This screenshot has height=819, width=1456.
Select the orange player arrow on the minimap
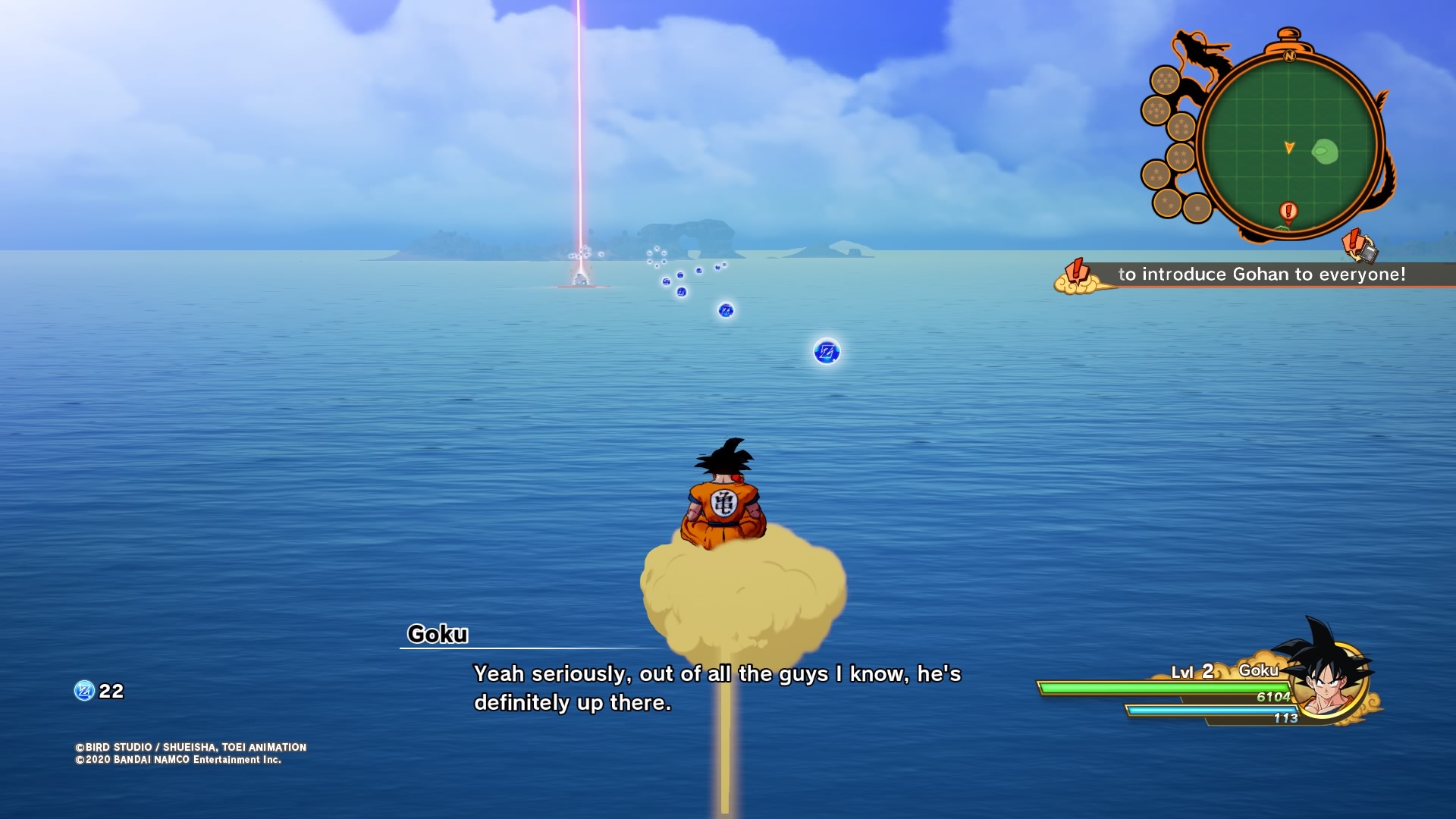click(x=1289, y=147)
